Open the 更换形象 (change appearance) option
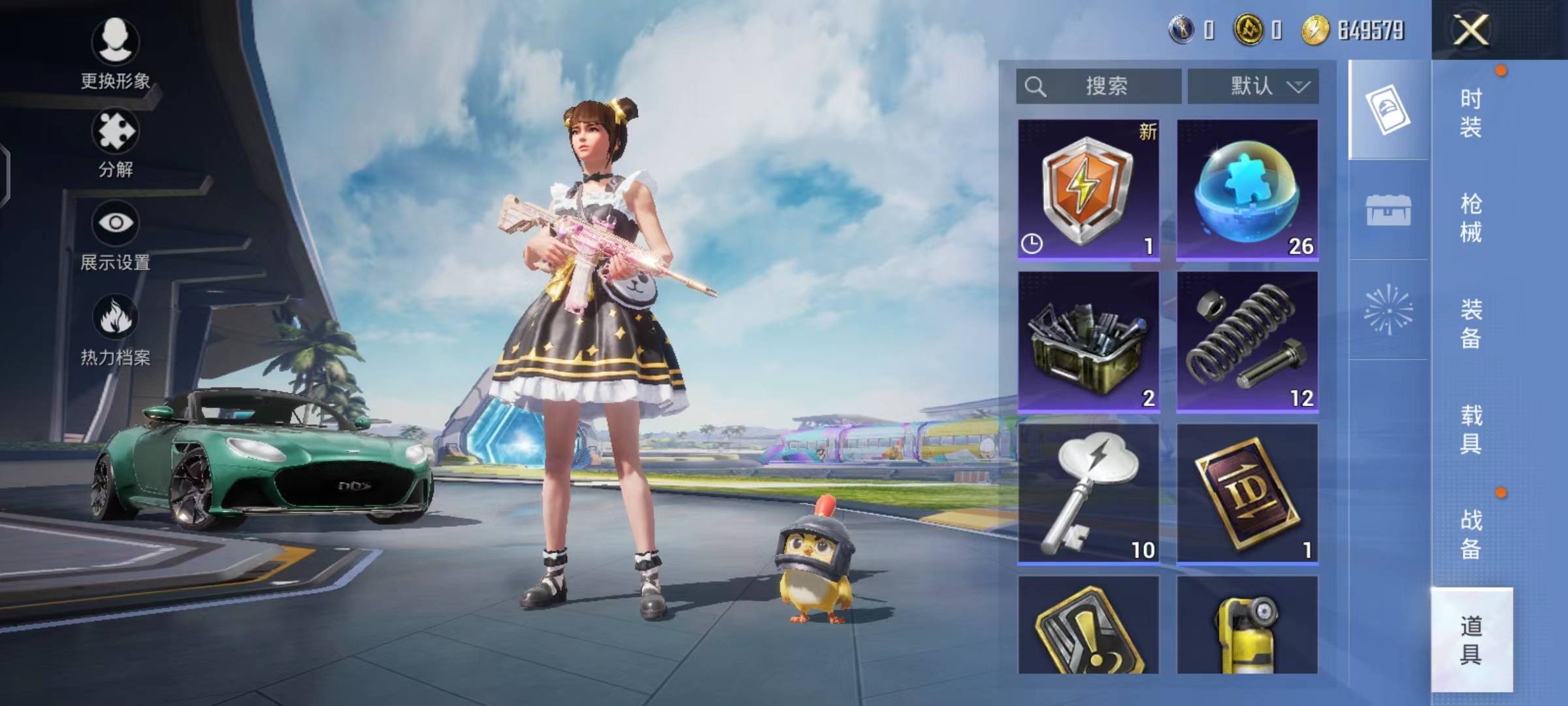 coord(115,54)
